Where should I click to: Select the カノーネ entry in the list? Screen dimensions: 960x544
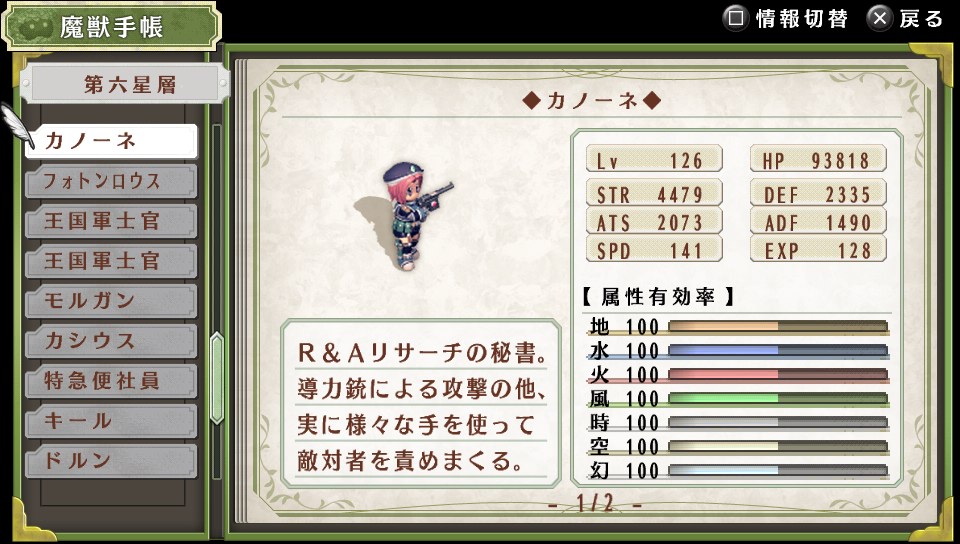coord(111,141)
